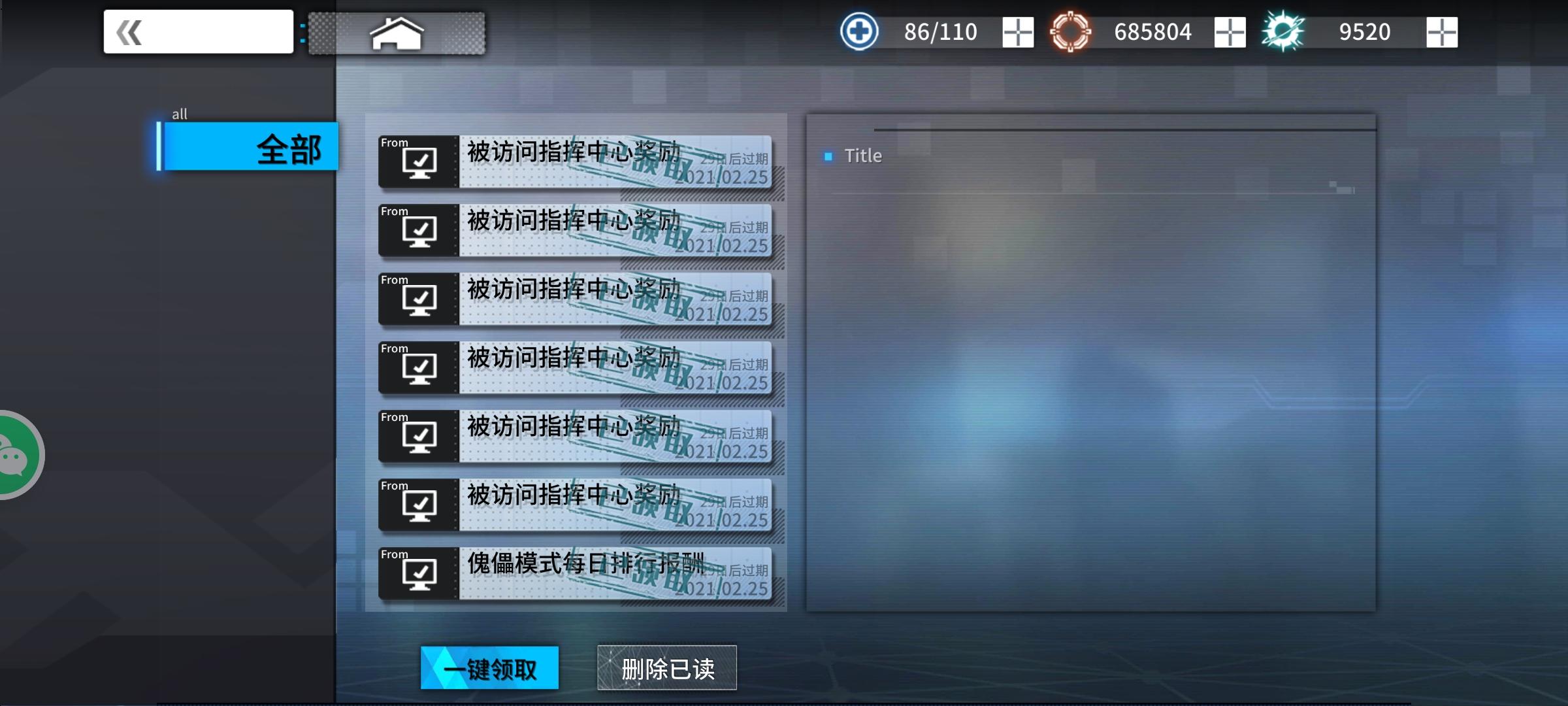
Task: Click the + next to 685804 currency
Action: click(1231, 31)
